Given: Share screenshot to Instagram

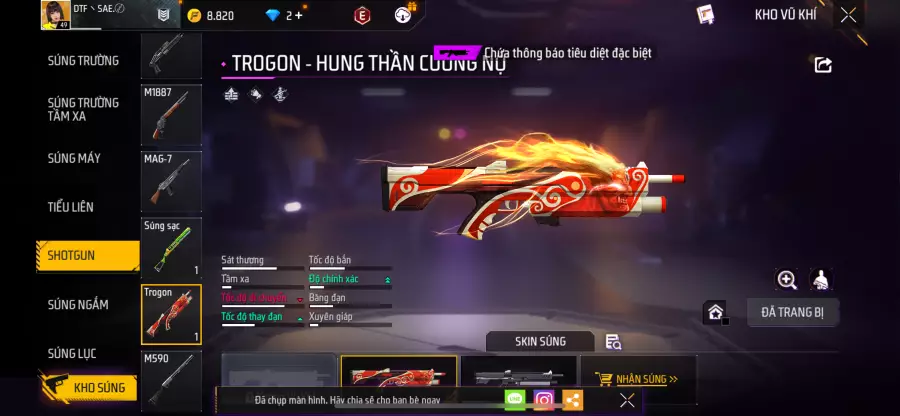Looking at the screenshot, I should point(544,400).
